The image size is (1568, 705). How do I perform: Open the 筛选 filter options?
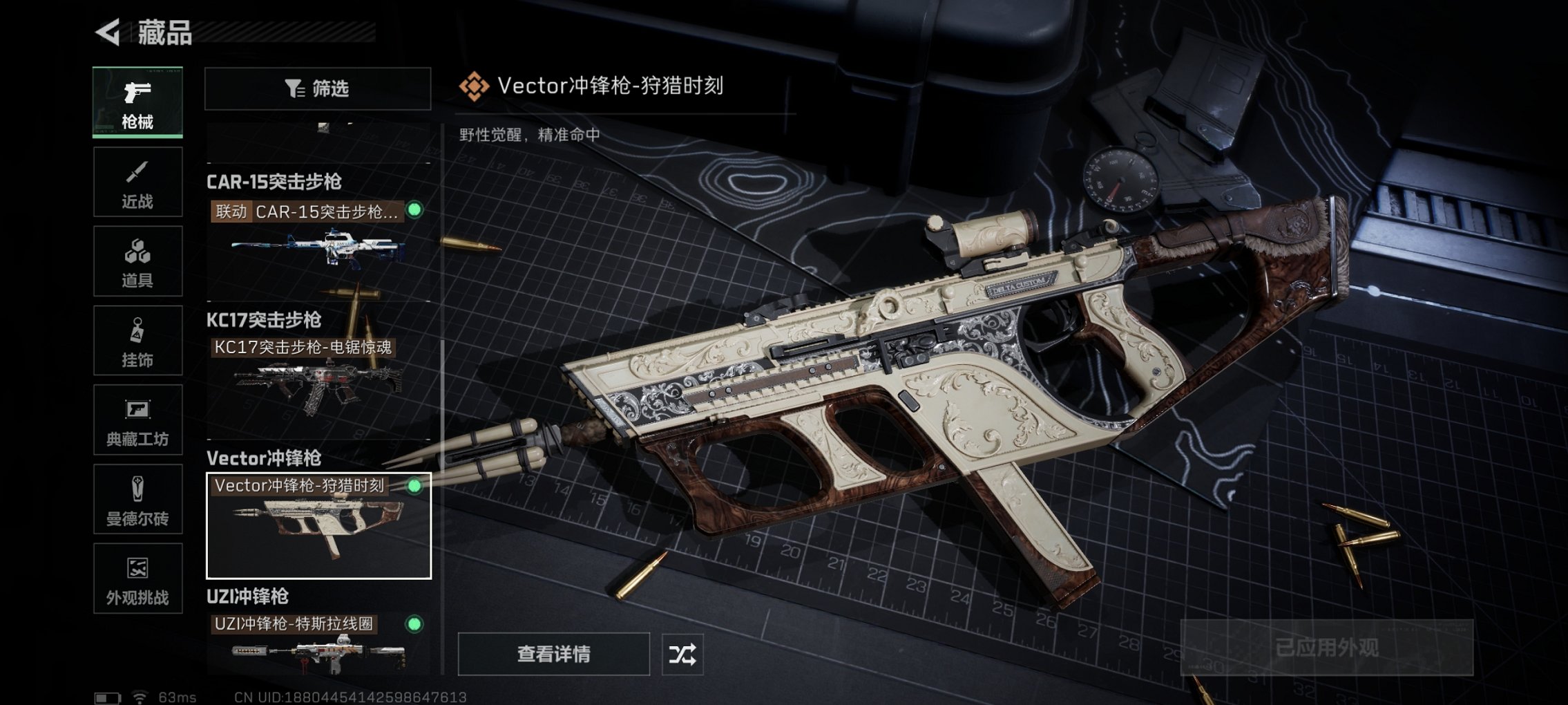point(318,88)
